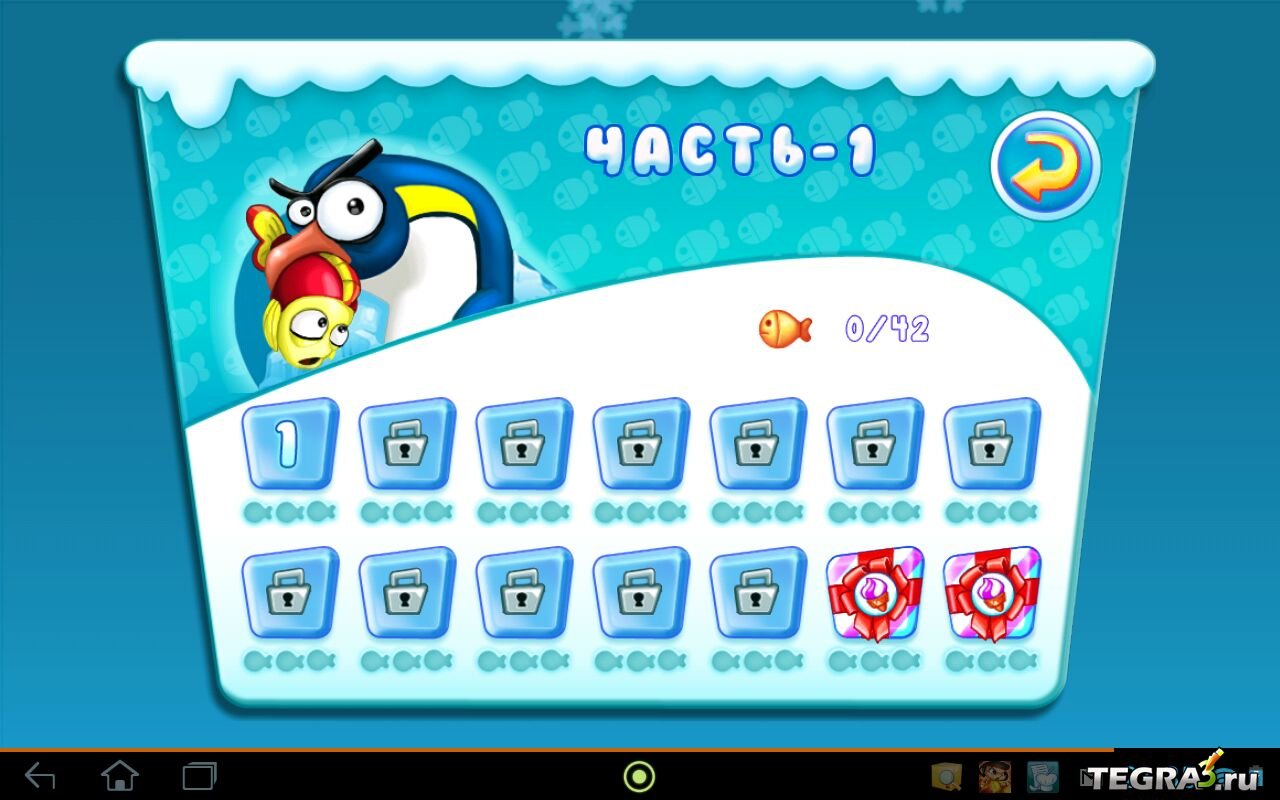The width and height of the screenshot is (1280, 800).
Task: Tap the Android back arrow
Action: tap(40, 775)
